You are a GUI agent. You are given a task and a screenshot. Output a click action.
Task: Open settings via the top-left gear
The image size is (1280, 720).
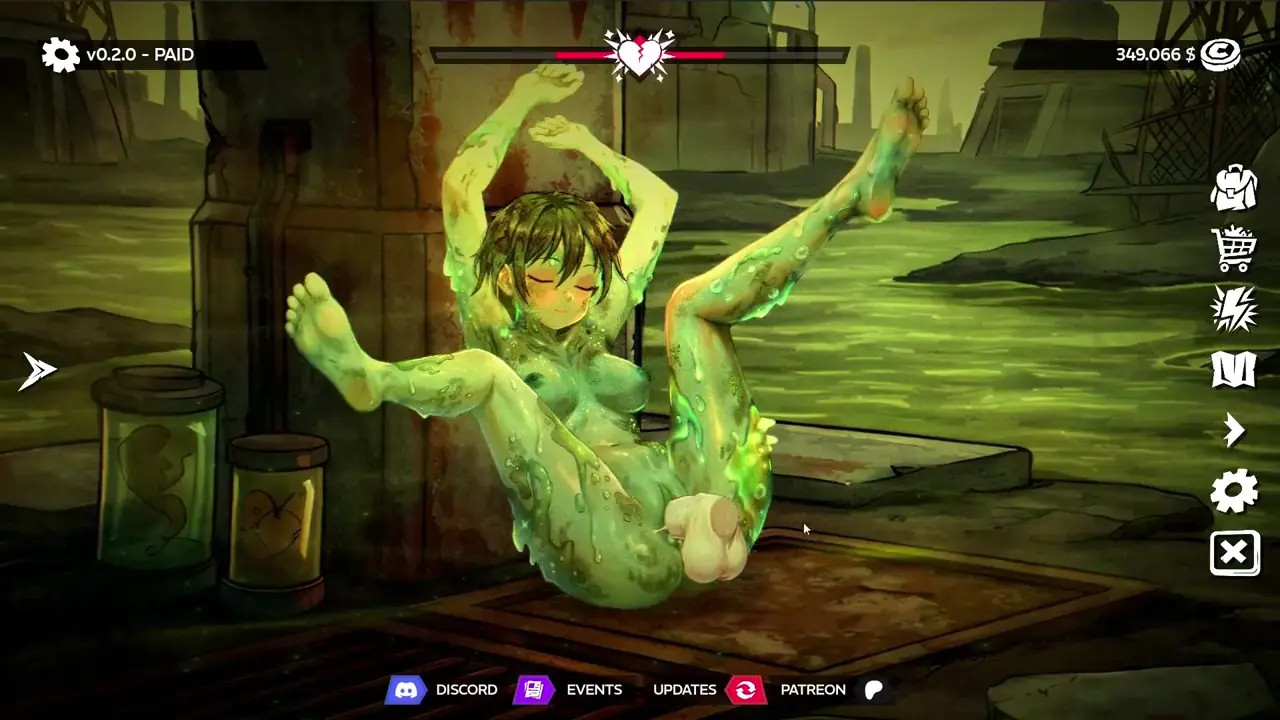click(x=60, y=55)
